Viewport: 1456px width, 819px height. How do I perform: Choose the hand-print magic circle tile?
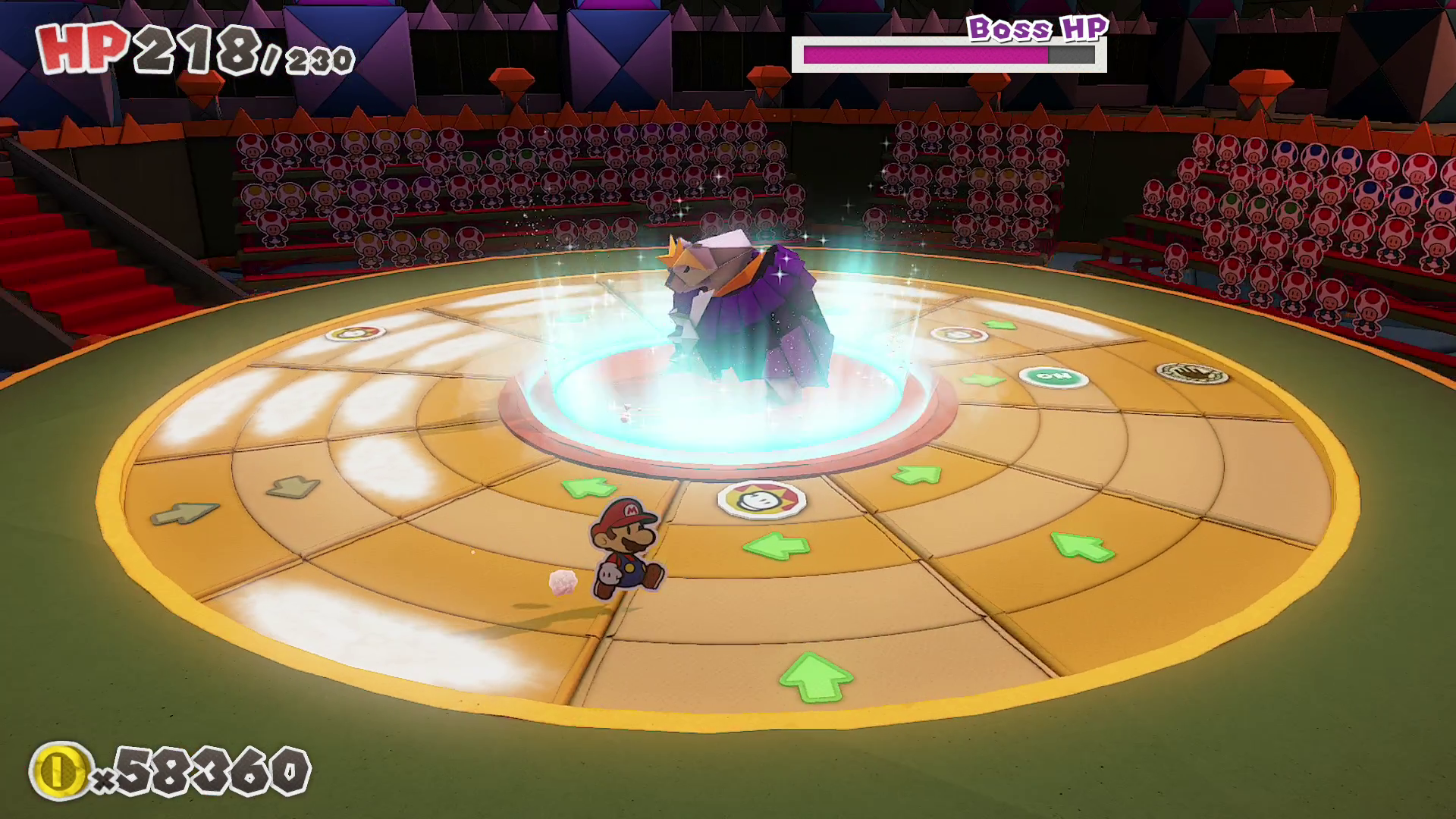point(1192,372)
